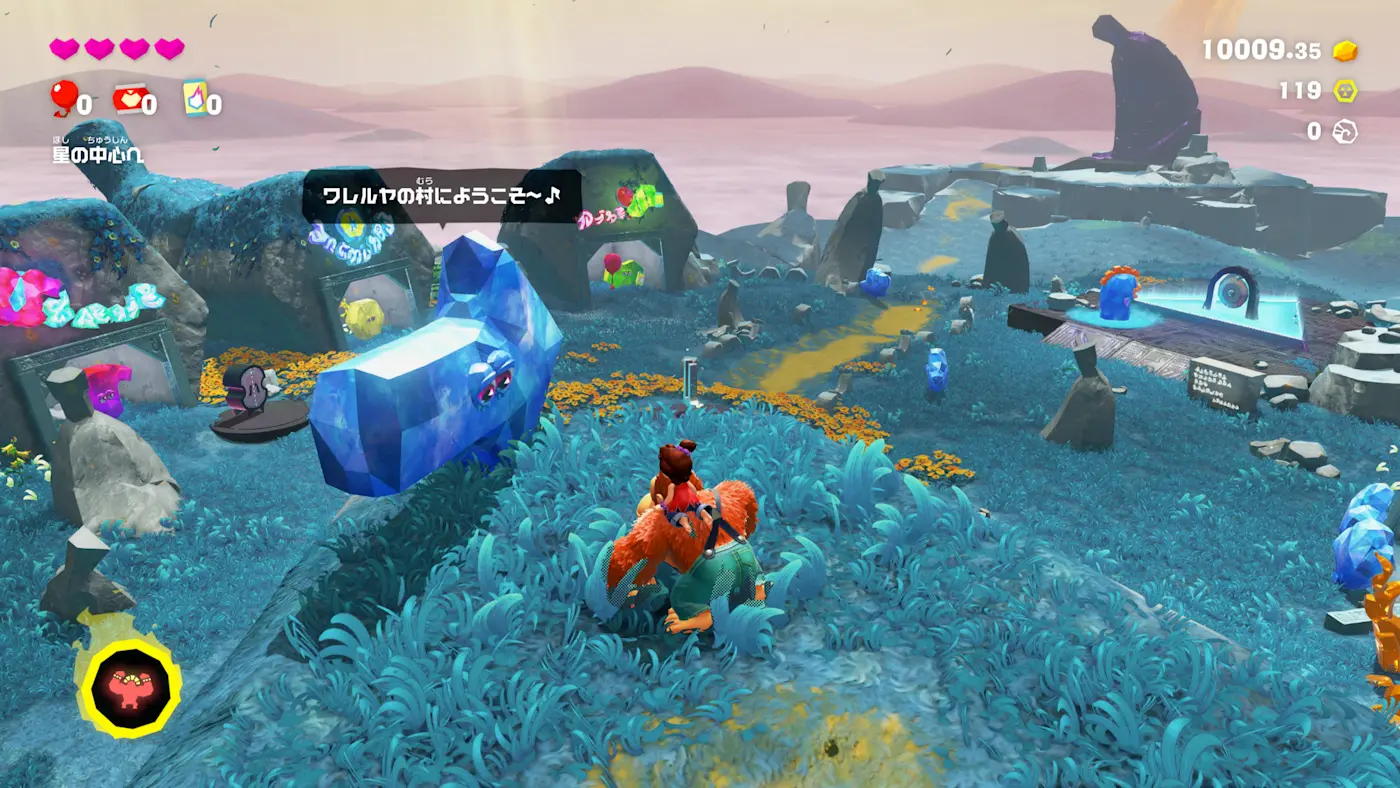Screen dimensions: 1400x788
Task: Select the yellow flame card item icon
Action: coord(195,98)
